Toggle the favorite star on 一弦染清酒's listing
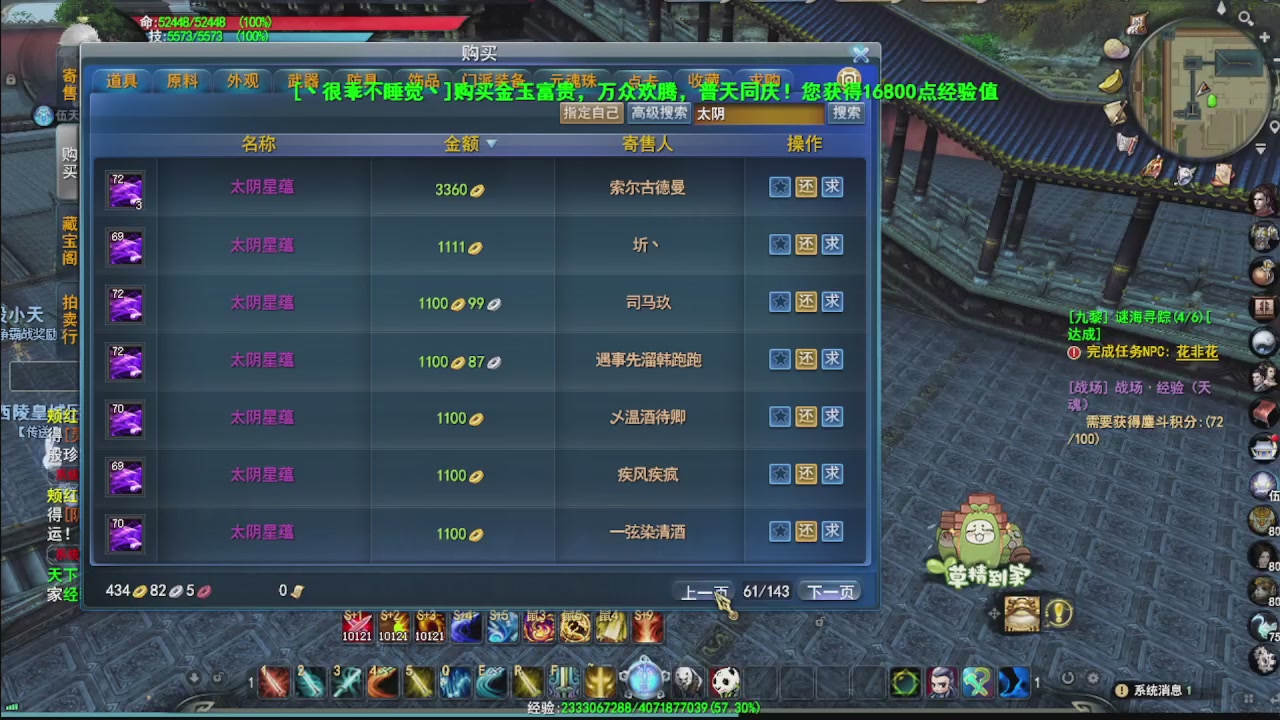Screen dimensions: 1280x720 [x=779, y=532]
